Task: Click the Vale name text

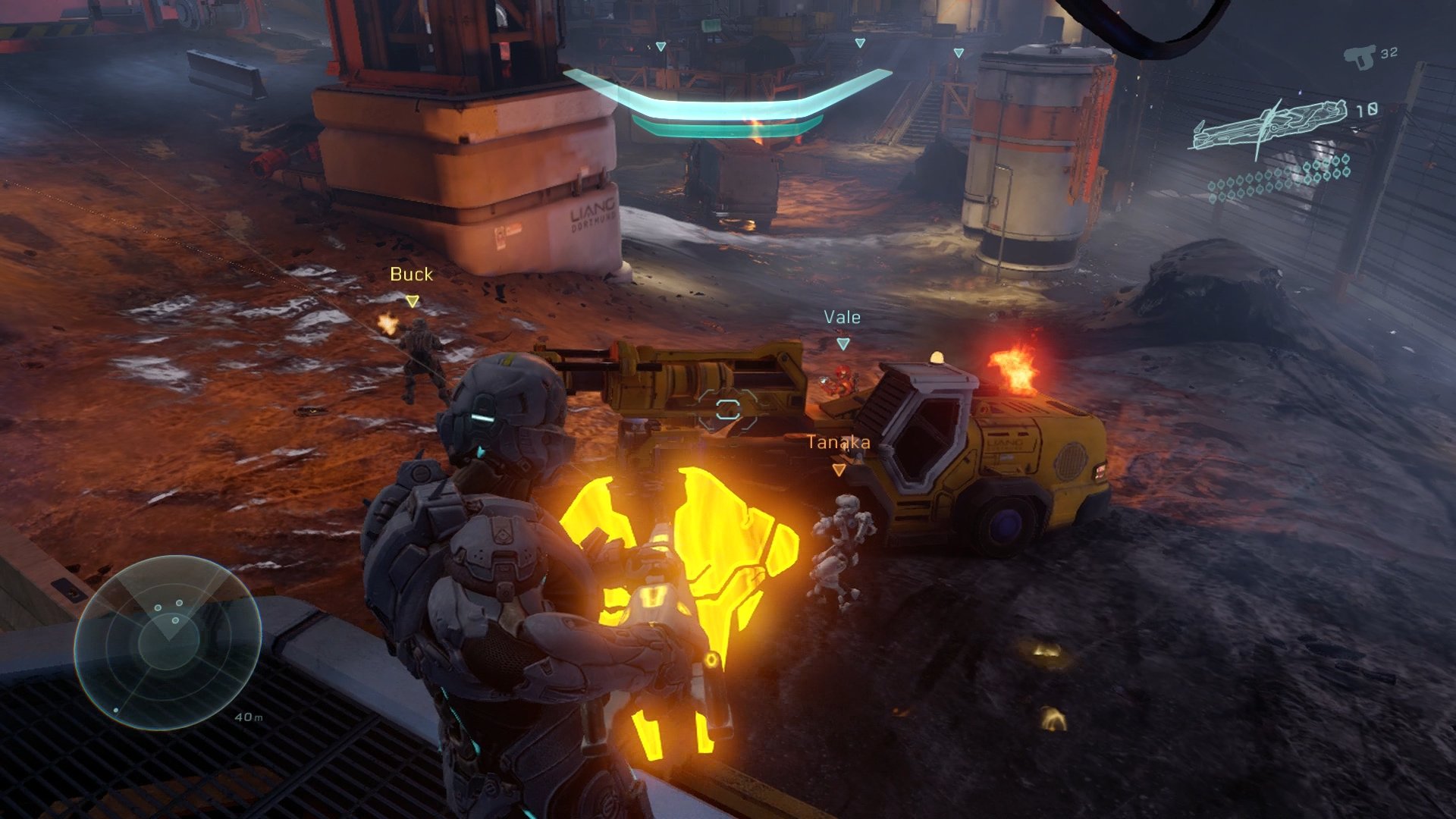Action: [842, 317]
